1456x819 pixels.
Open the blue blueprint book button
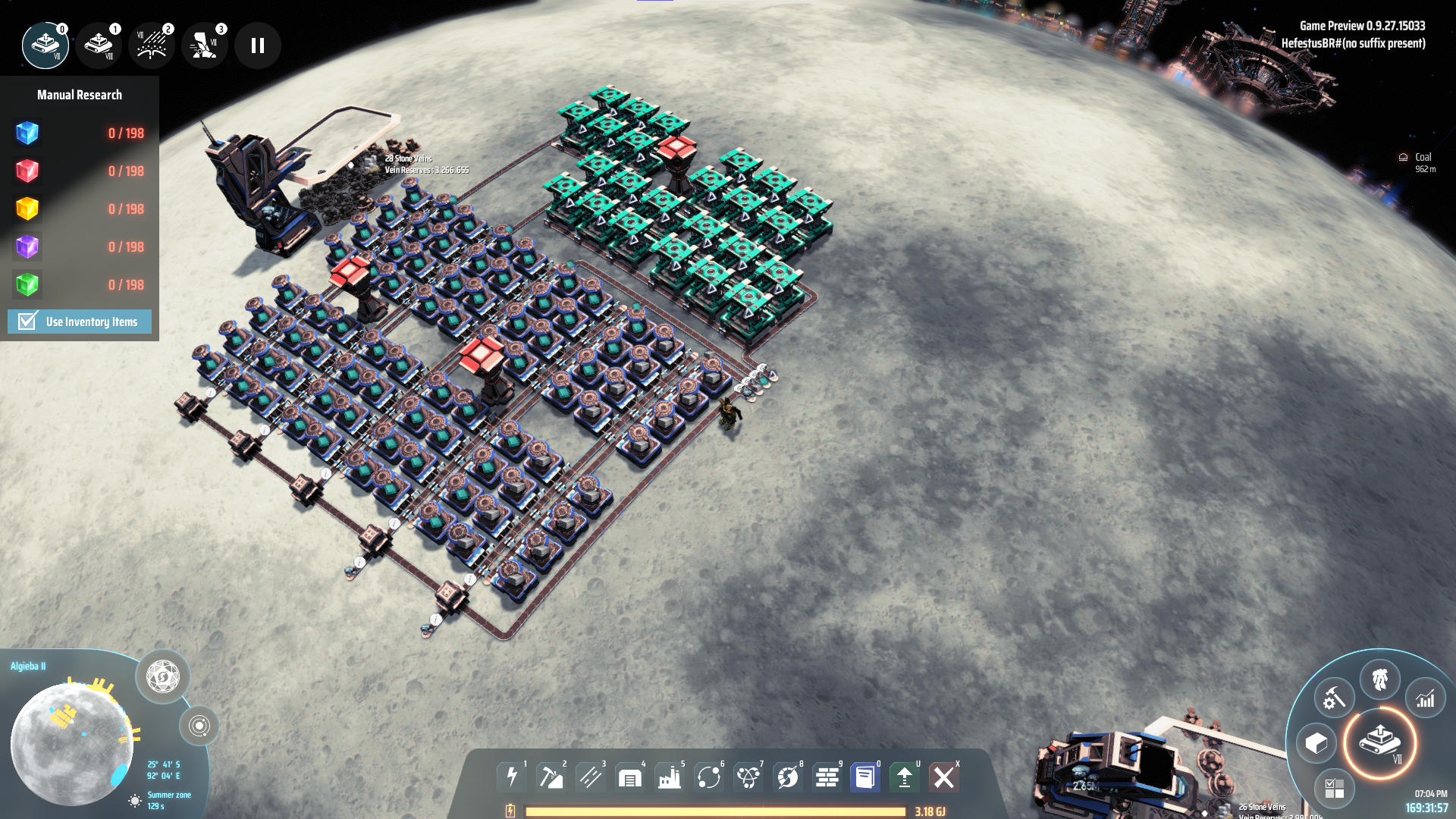coord(865,777)
